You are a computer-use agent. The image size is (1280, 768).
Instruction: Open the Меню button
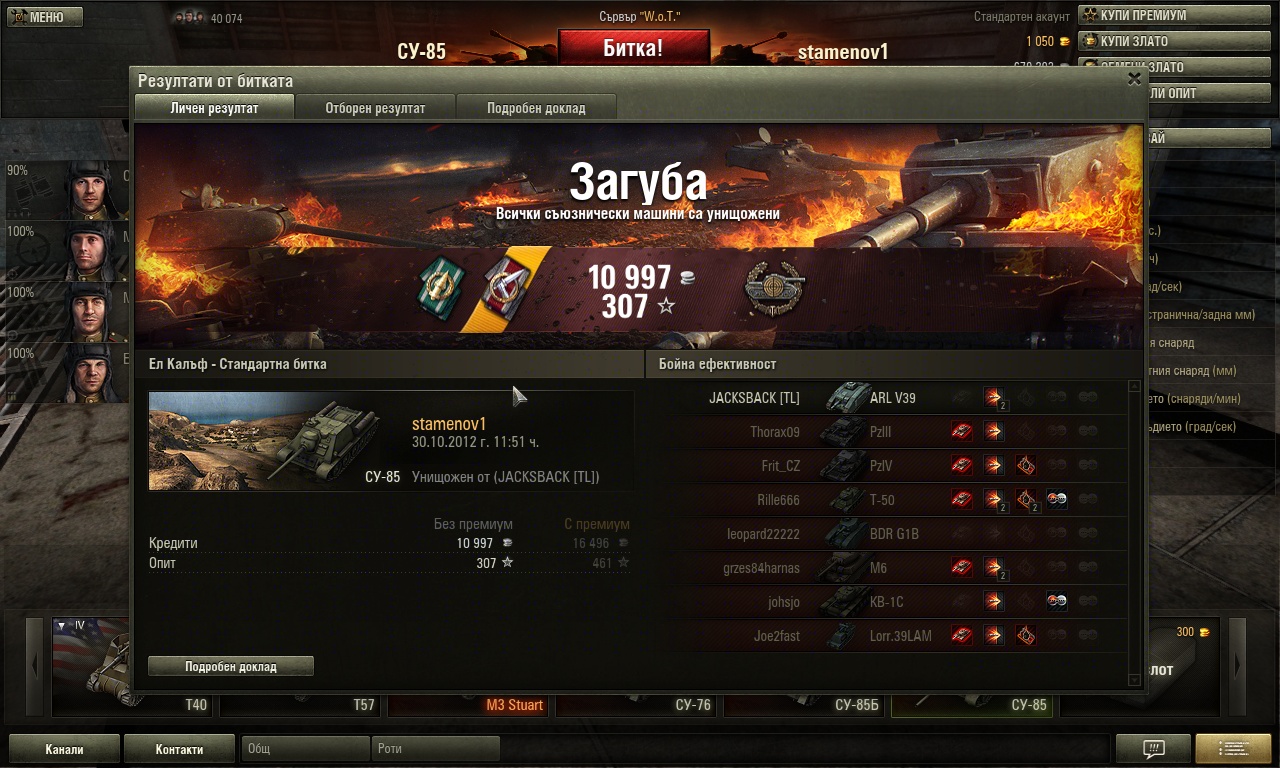(x=46, y=17)
